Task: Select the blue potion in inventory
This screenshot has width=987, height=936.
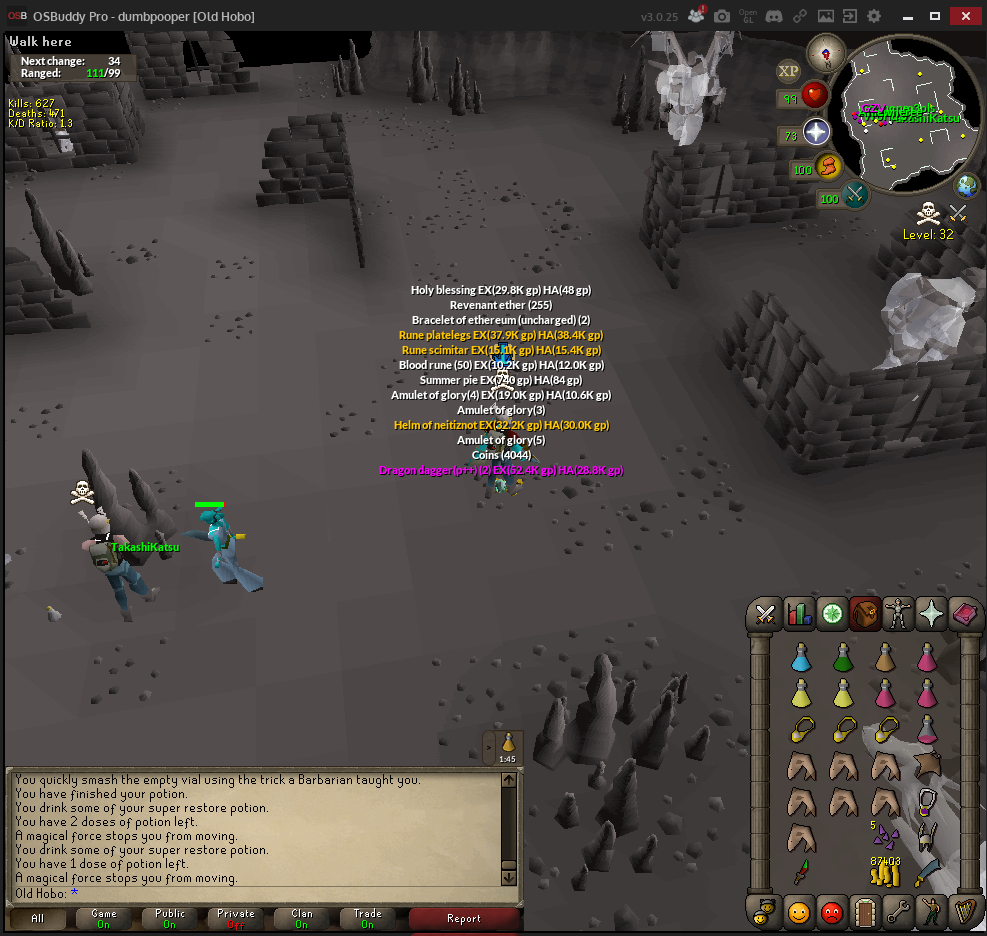Action: [x=800, y=657]
